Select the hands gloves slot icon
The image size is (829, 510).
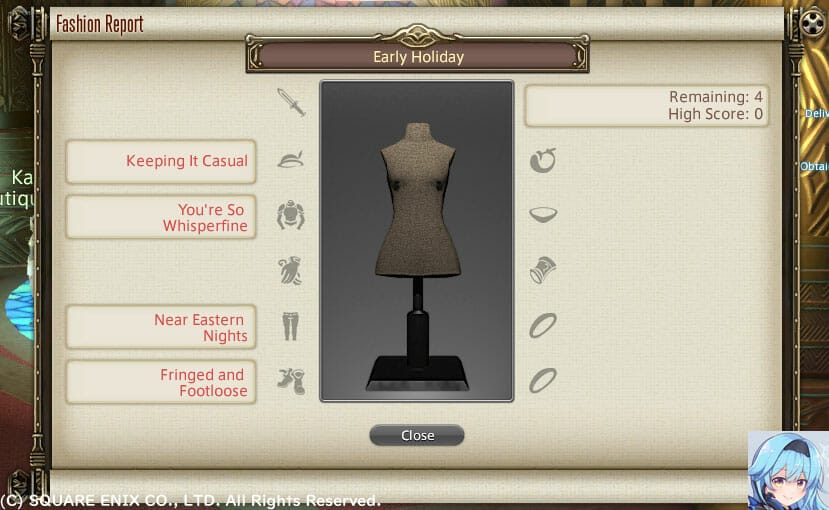(x=290, y=270)
